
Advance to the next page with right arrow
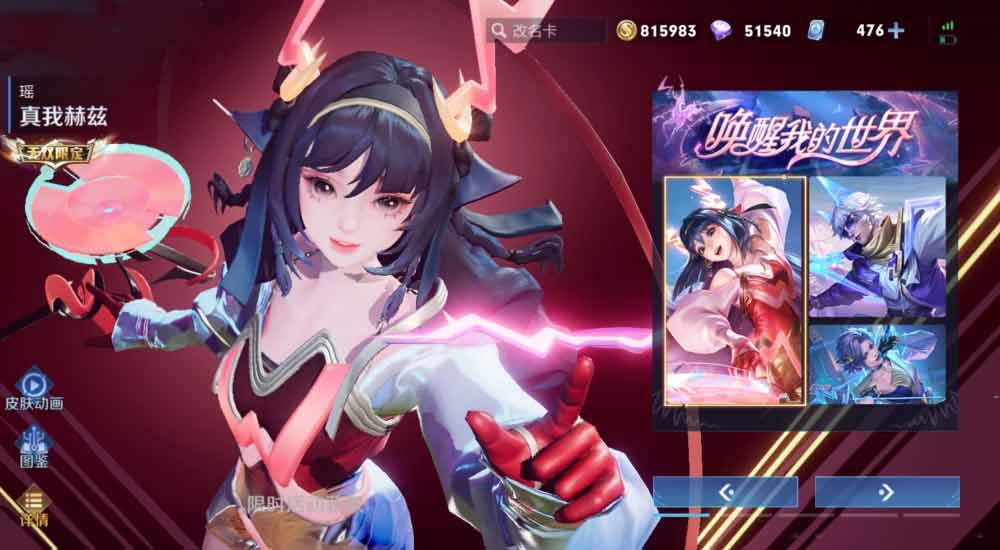(886, 491)
